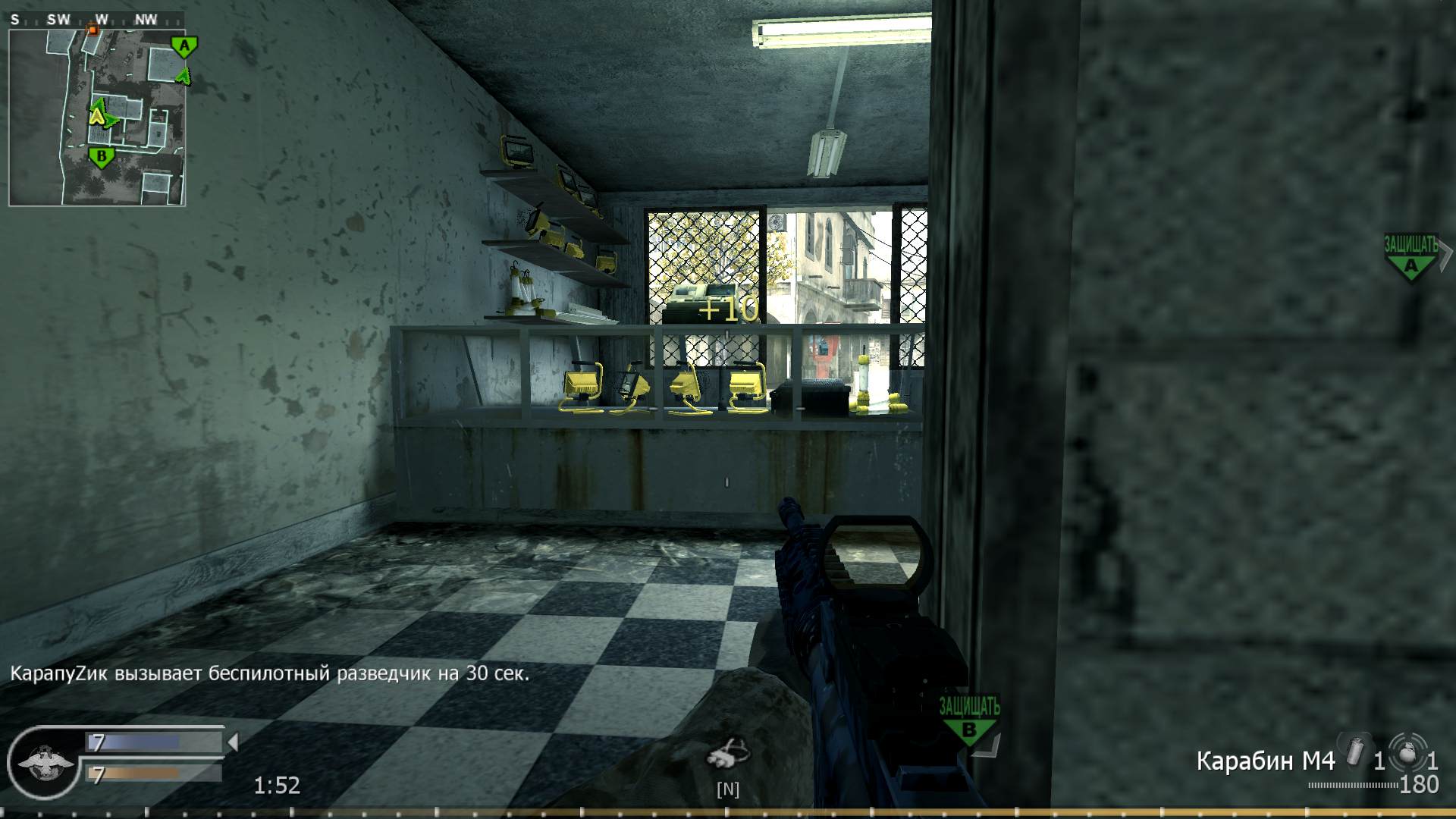Click the player arrow indicator on the minimap

click(x=96, y=116)
